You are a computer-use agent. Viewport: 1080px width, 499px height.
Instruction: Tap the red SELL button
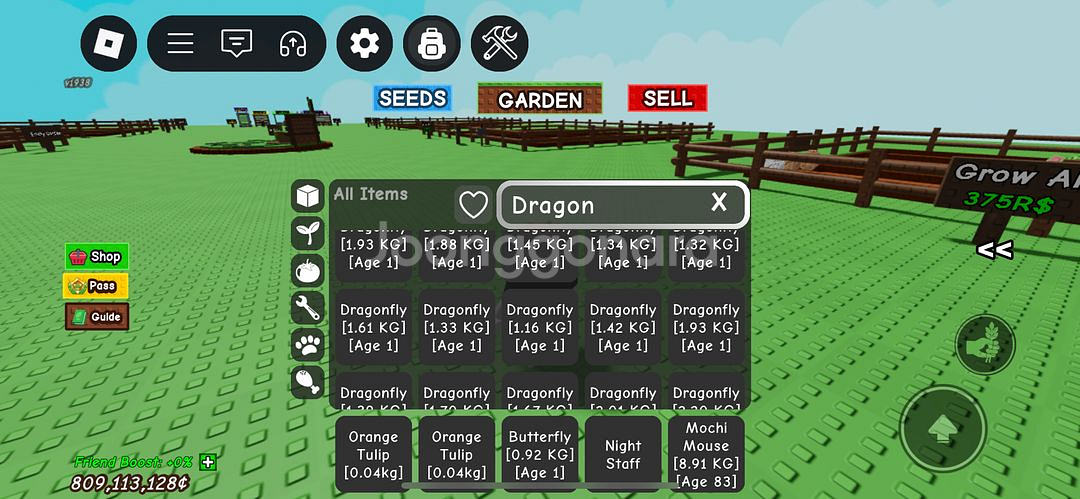point(667,98)
